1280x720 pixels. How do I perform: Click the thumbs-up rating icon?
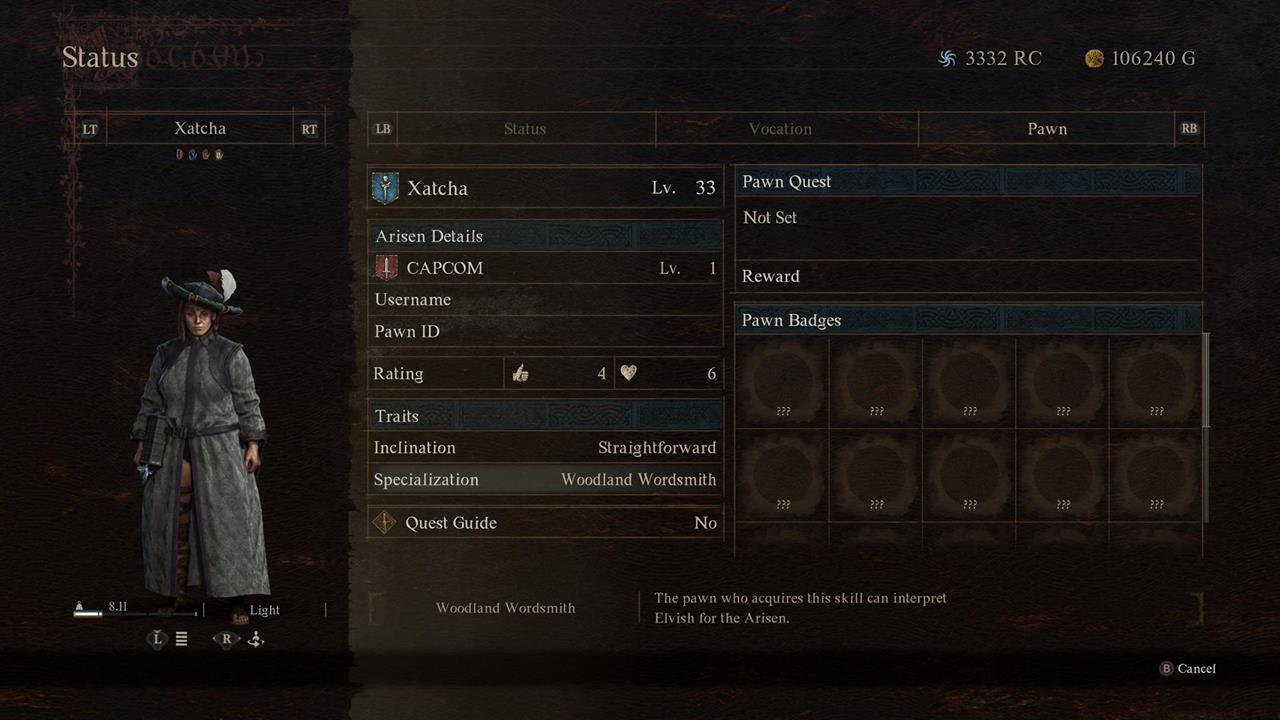pyautogui.click(x=520, y=372)
